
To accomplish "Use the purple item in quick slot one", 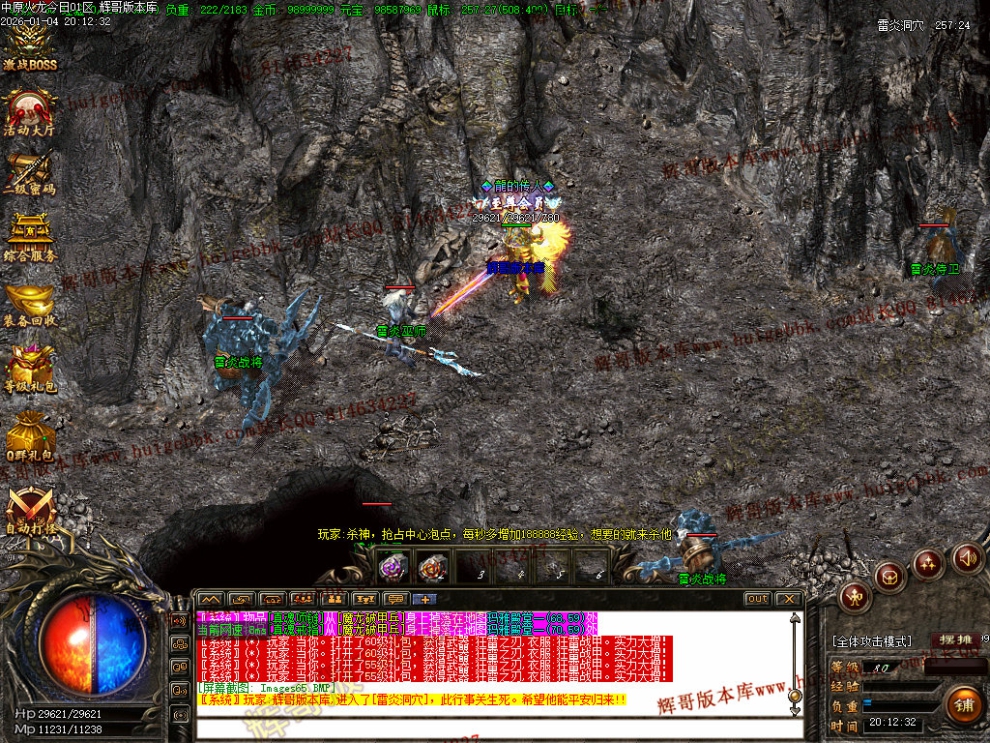I will pyautogui.click(x=393, y=567).
